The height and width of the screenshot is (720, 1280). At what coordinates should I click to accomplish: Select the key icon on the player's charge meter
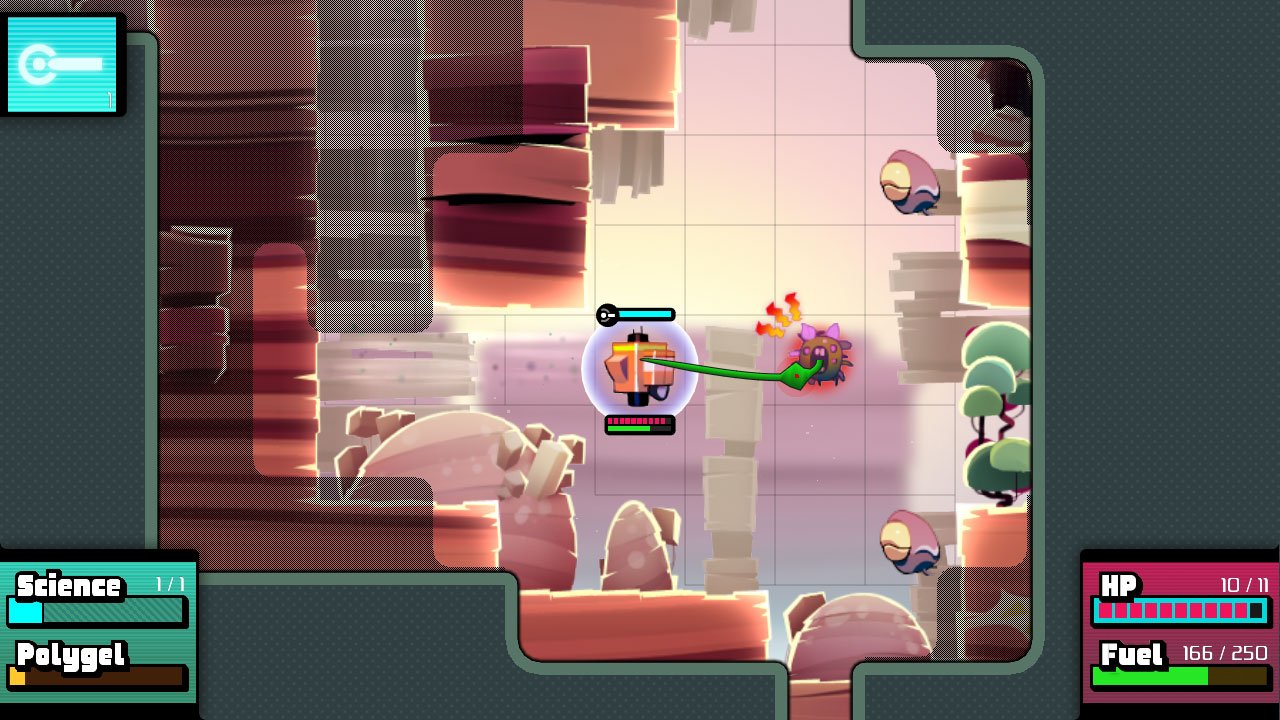606,313
